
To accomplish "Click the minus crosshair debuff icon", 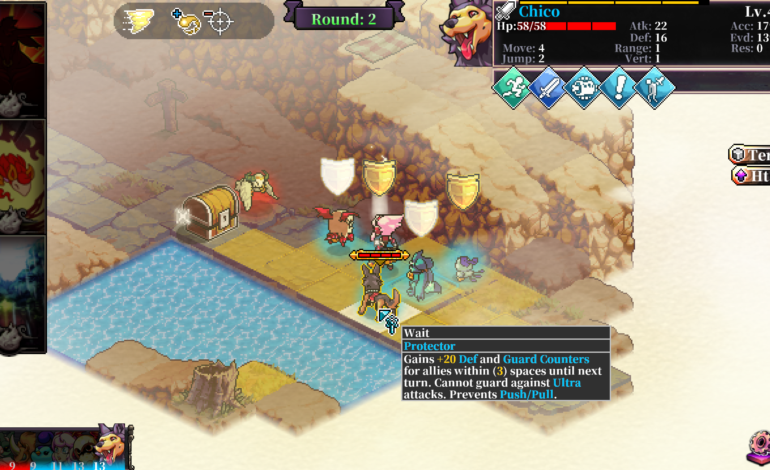I will pyautogui.click(x=217, y=20).
